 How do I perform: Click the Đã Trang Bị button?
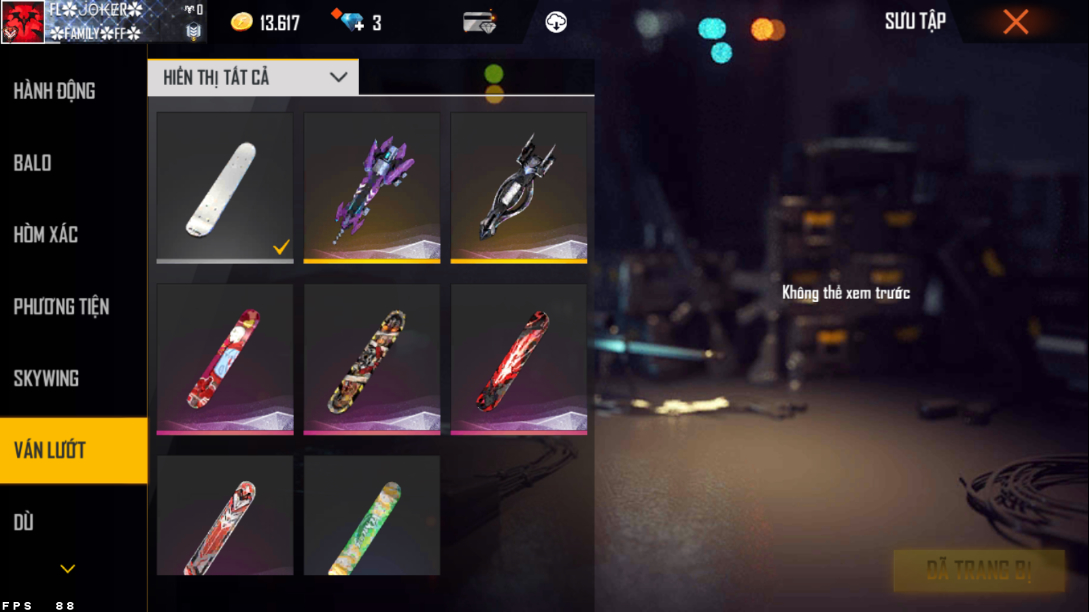point(979,570)
